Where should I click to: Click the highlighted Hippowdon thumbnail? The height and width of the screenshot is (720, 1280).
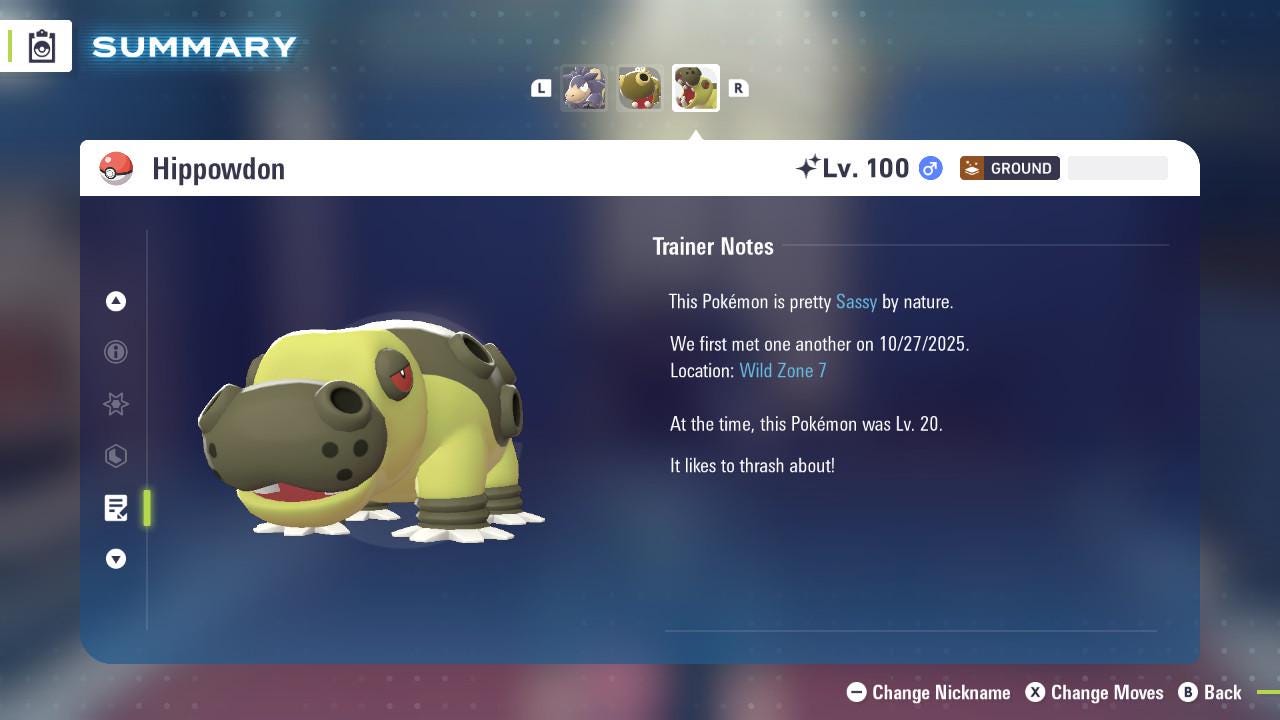point(695,87)
